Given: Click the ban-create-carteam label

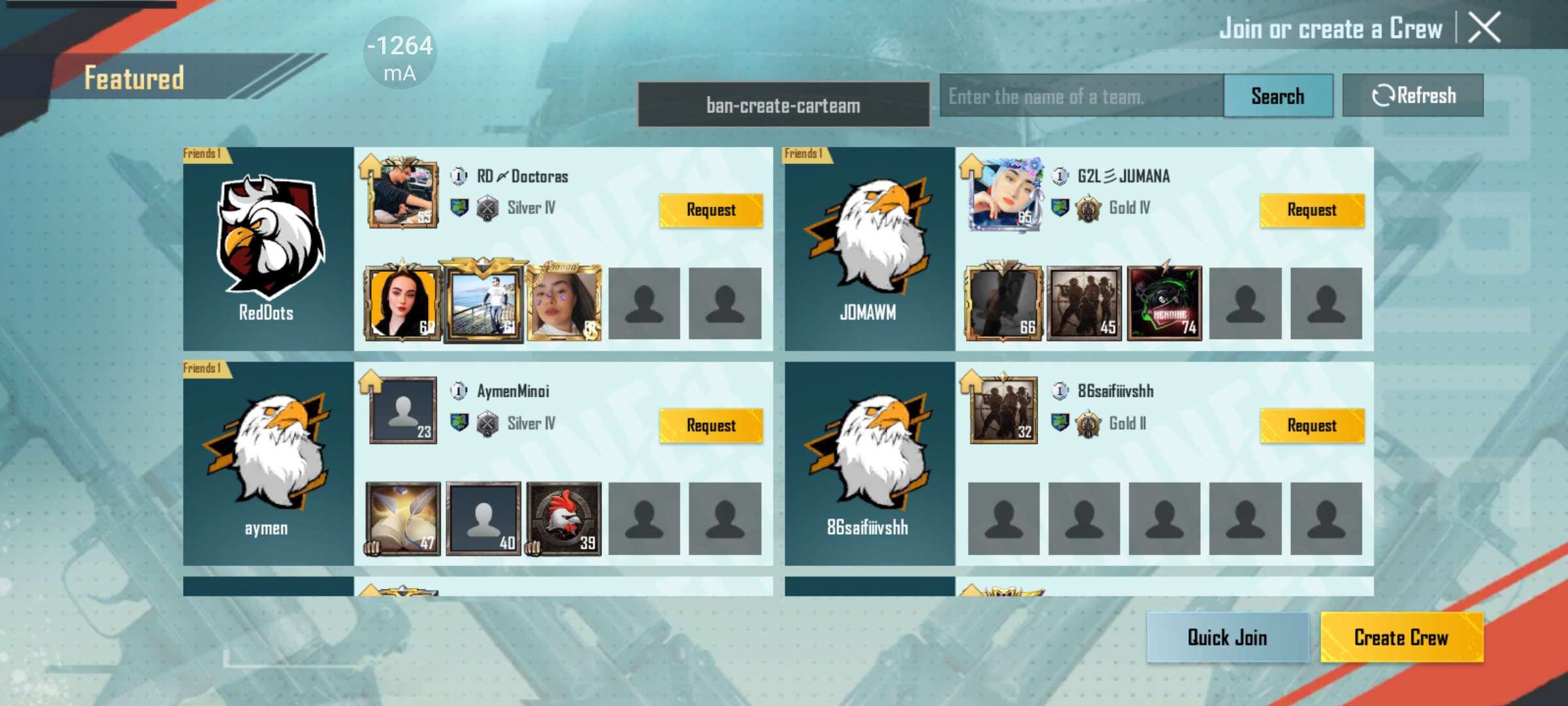Looking at the screenshot, I should 784,105.
